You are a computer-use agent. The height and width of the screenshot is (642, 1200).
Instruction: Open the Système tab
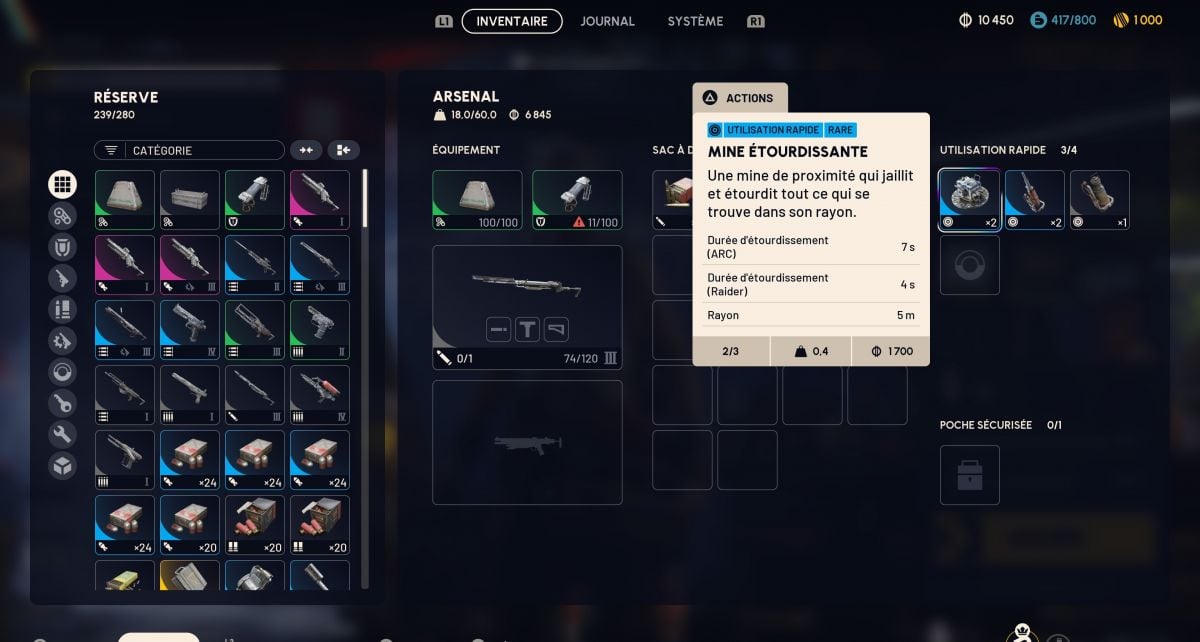pos(695,21)
